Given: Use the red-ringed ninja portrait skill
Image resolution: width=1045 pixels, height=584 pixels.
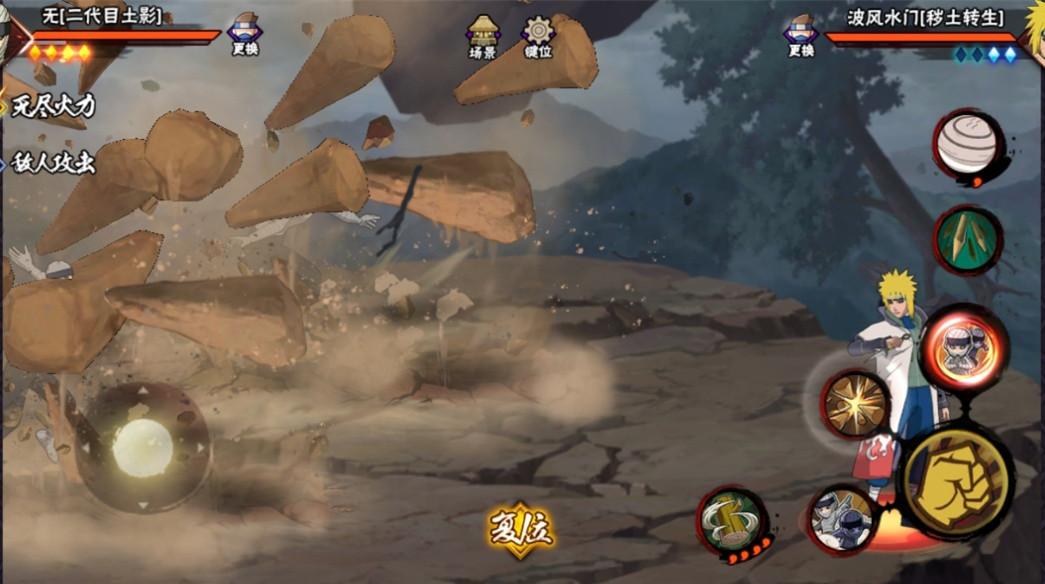Looking at the screenshot, I should [x=963, y=347].
